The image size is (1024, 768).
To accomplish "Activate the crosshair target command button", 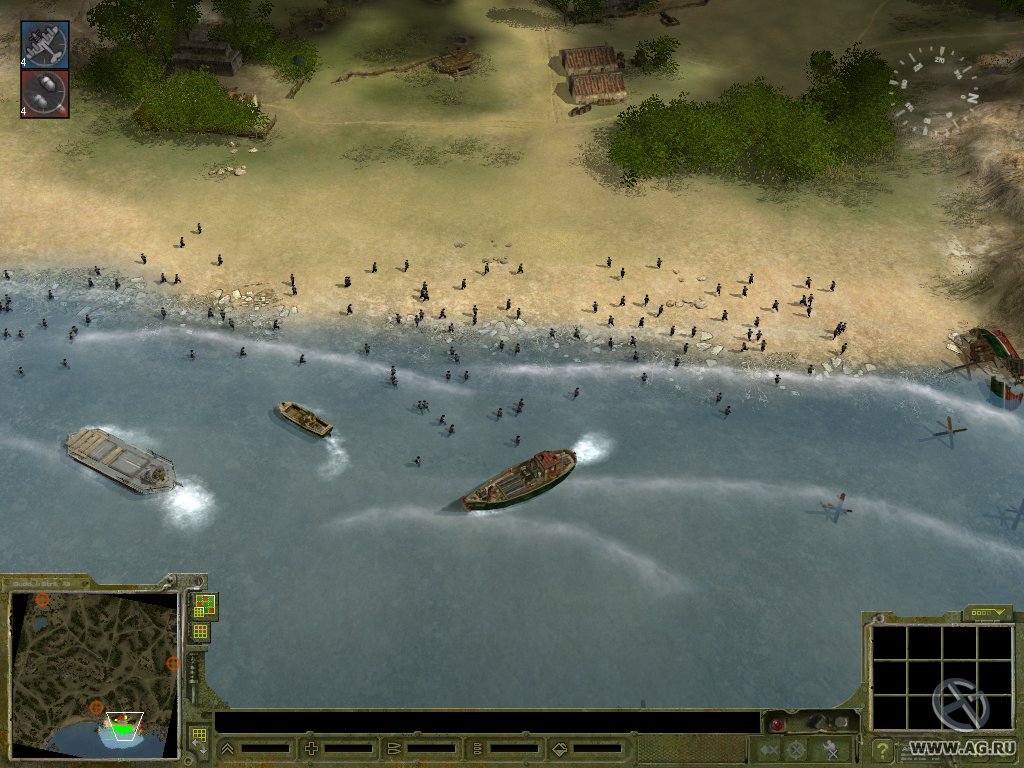I will pos(795,749).
